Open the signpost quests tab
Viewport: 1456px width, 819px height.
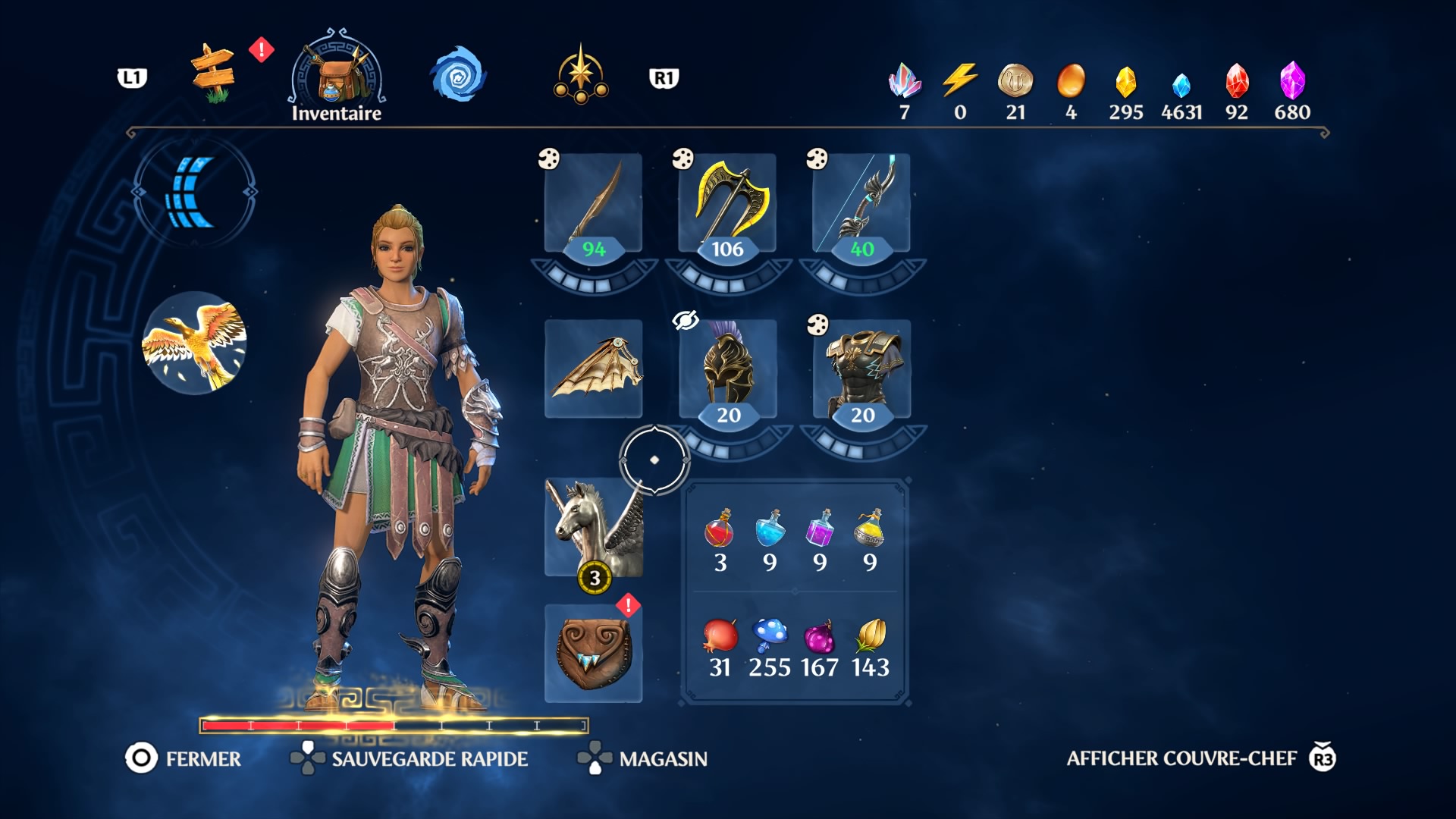coord(212,74)
